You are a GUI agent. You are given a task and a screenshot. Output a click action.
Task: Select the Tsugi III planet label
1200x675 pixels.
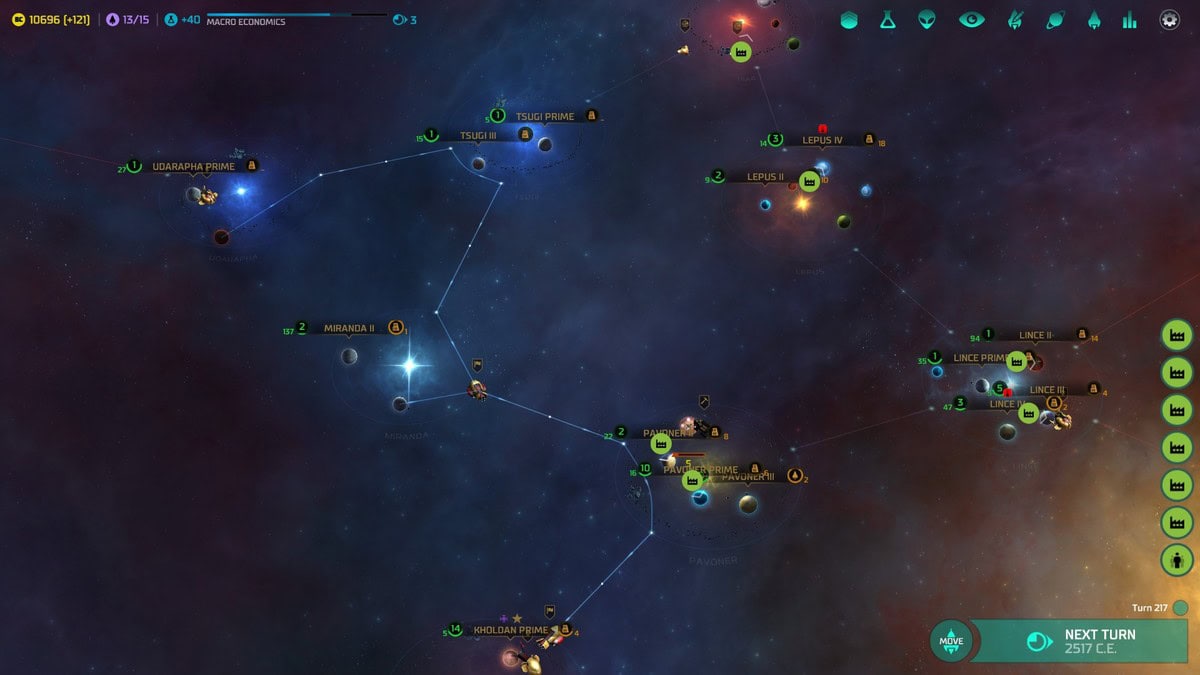point(478,136)
